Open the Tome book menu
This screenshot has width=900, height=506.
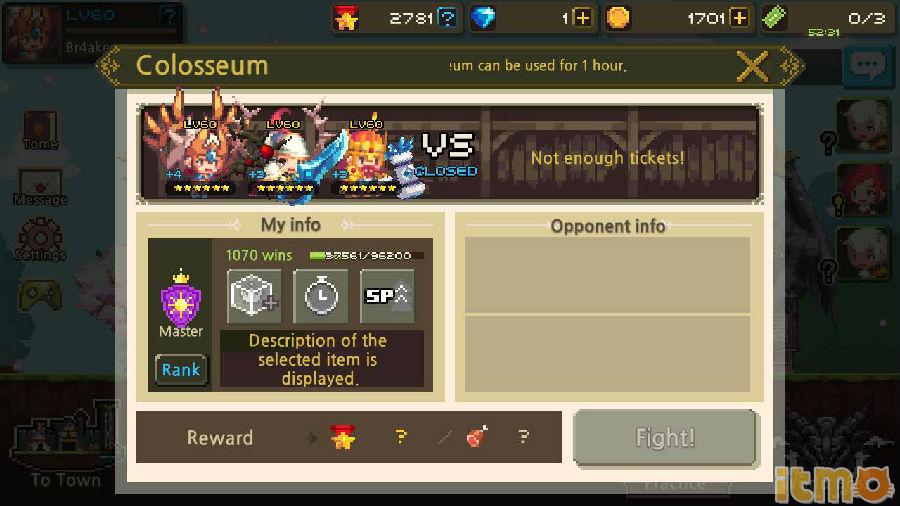[x=40, y=128]
